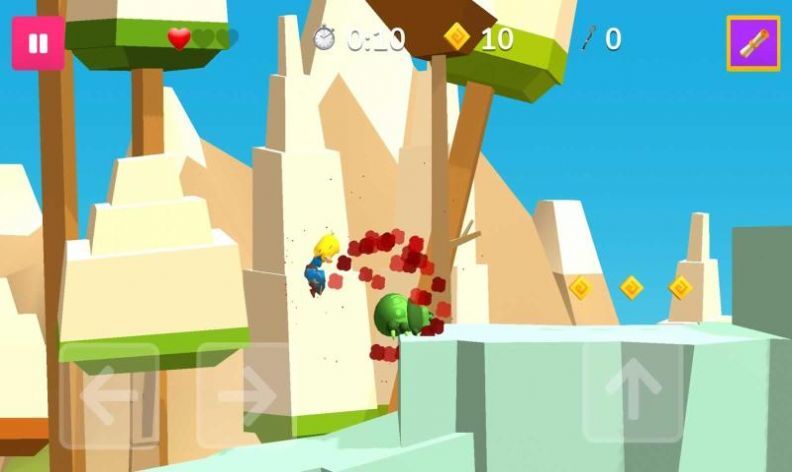This screenshot has width=792, height=472.
Task: Pause the game with the pink button
Action: point(38,43)
